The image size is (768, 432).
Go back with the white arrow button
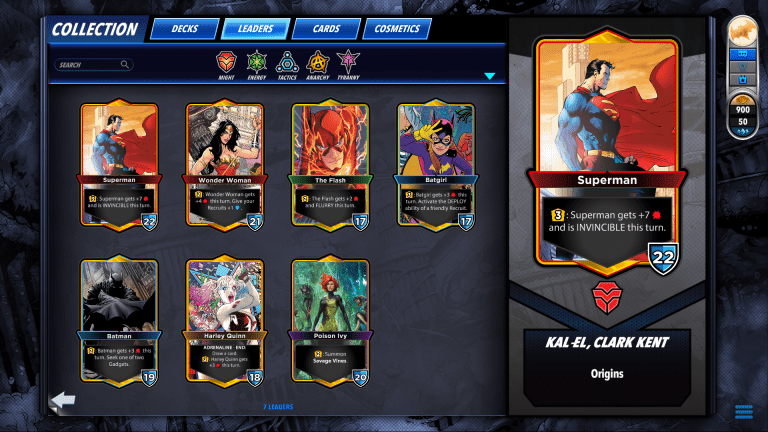63,401
